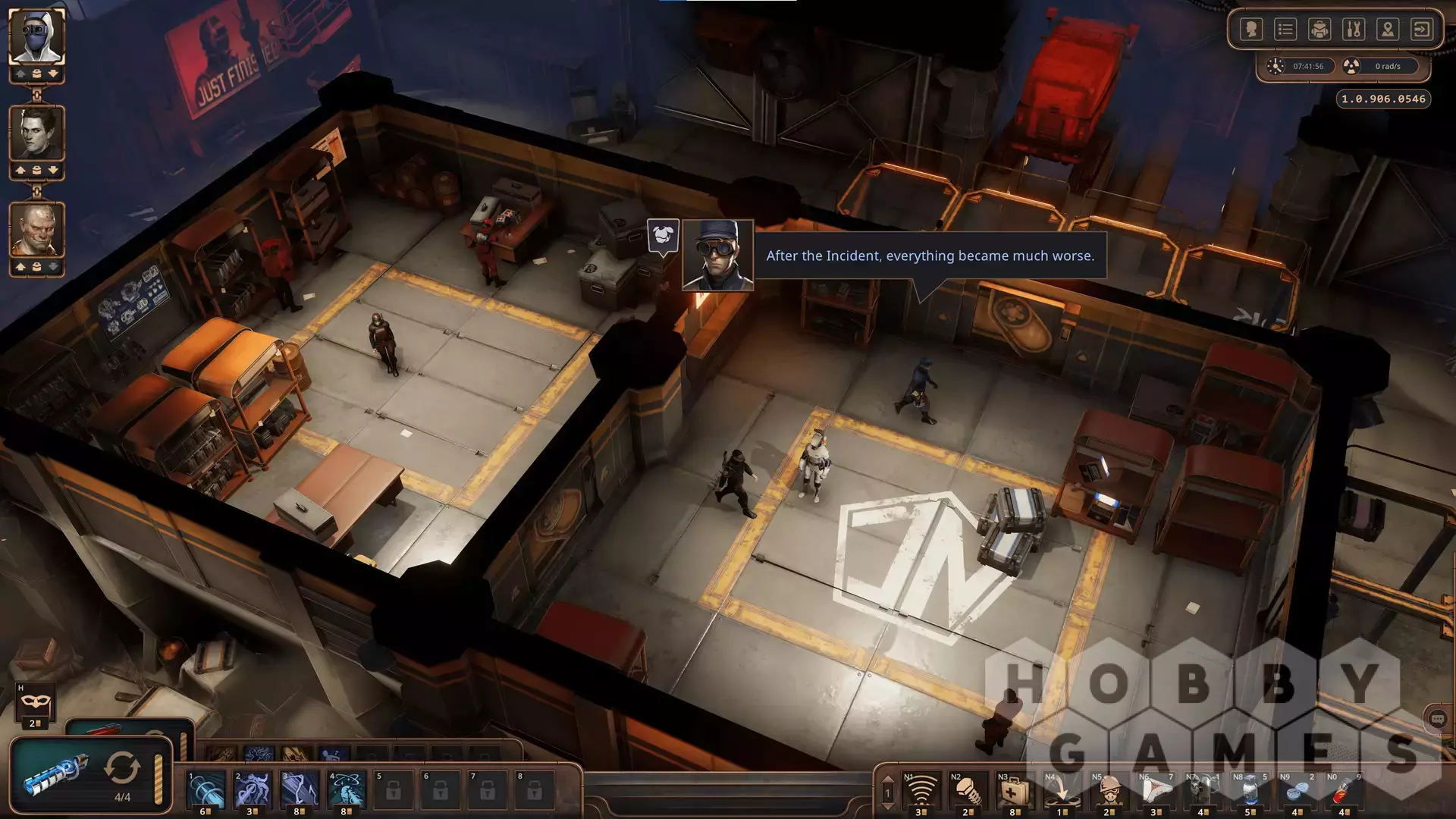Open the crafting tools menu
The image size is (1456, 819).
point(1354,30)
